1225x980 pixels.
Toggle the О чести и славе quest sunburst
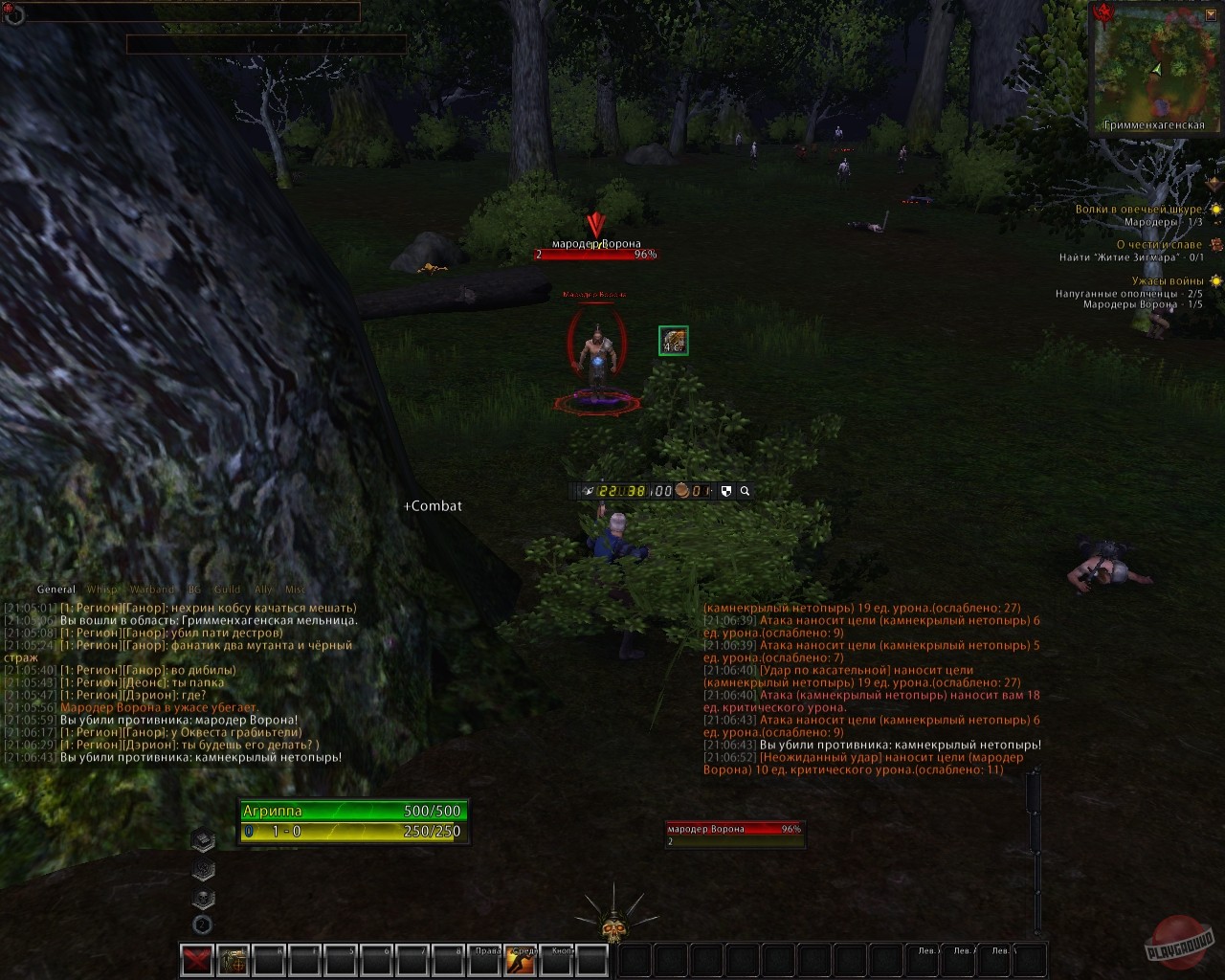pyautogui.click(x=1216, y=245)
